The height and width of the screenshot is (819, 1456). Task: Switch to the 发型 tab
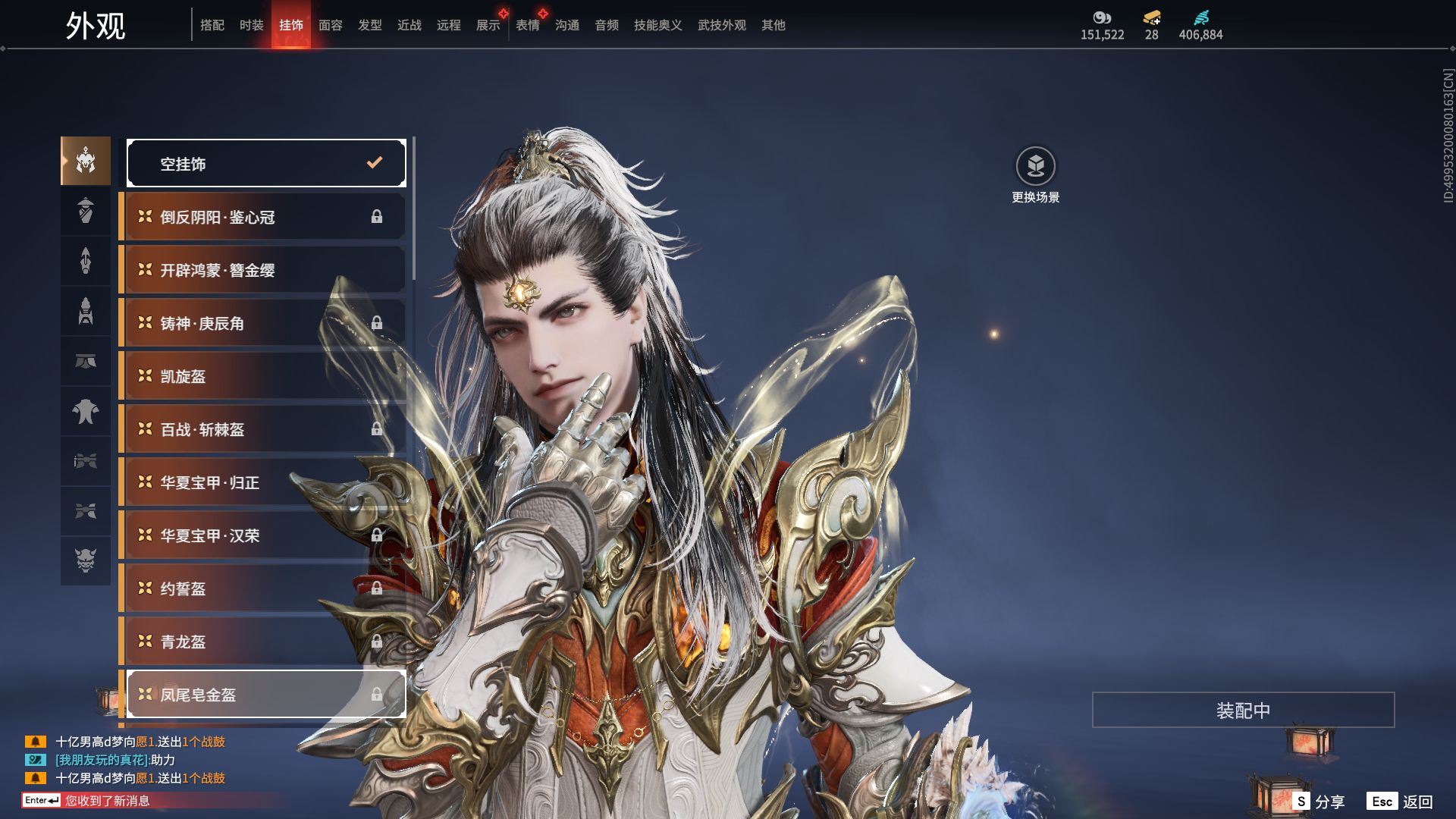(x=369, y=25)
